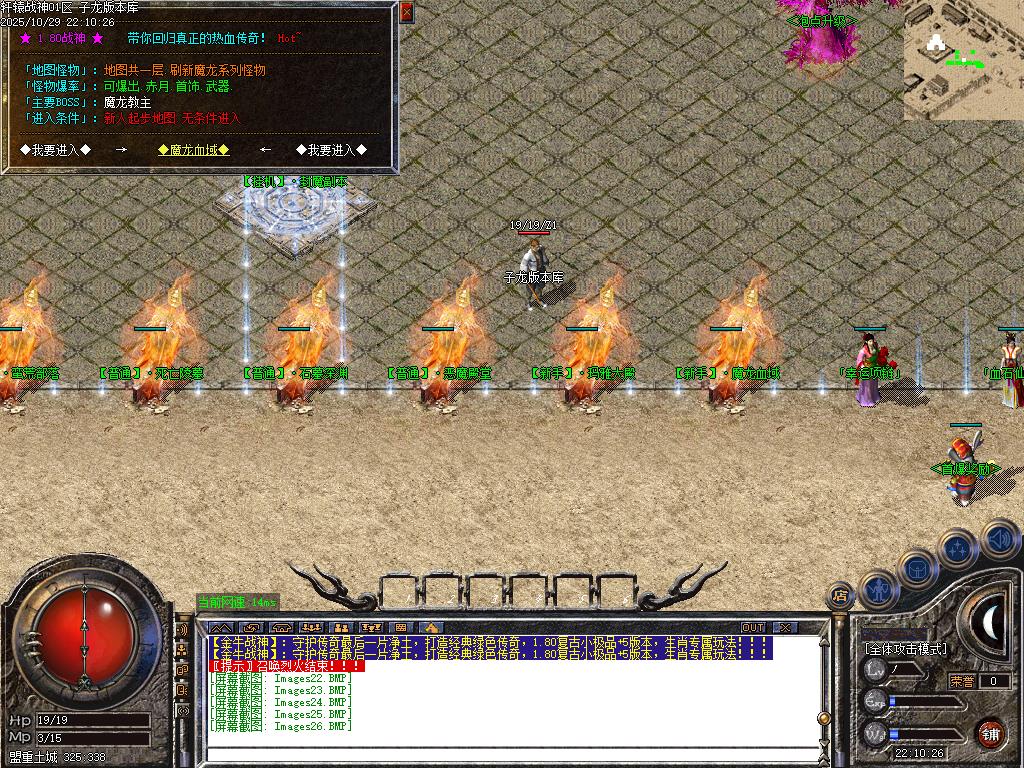Click the chat scrollbar gold knob
The width and height of the screenshot is (1024, 768).
click(823, 718)
